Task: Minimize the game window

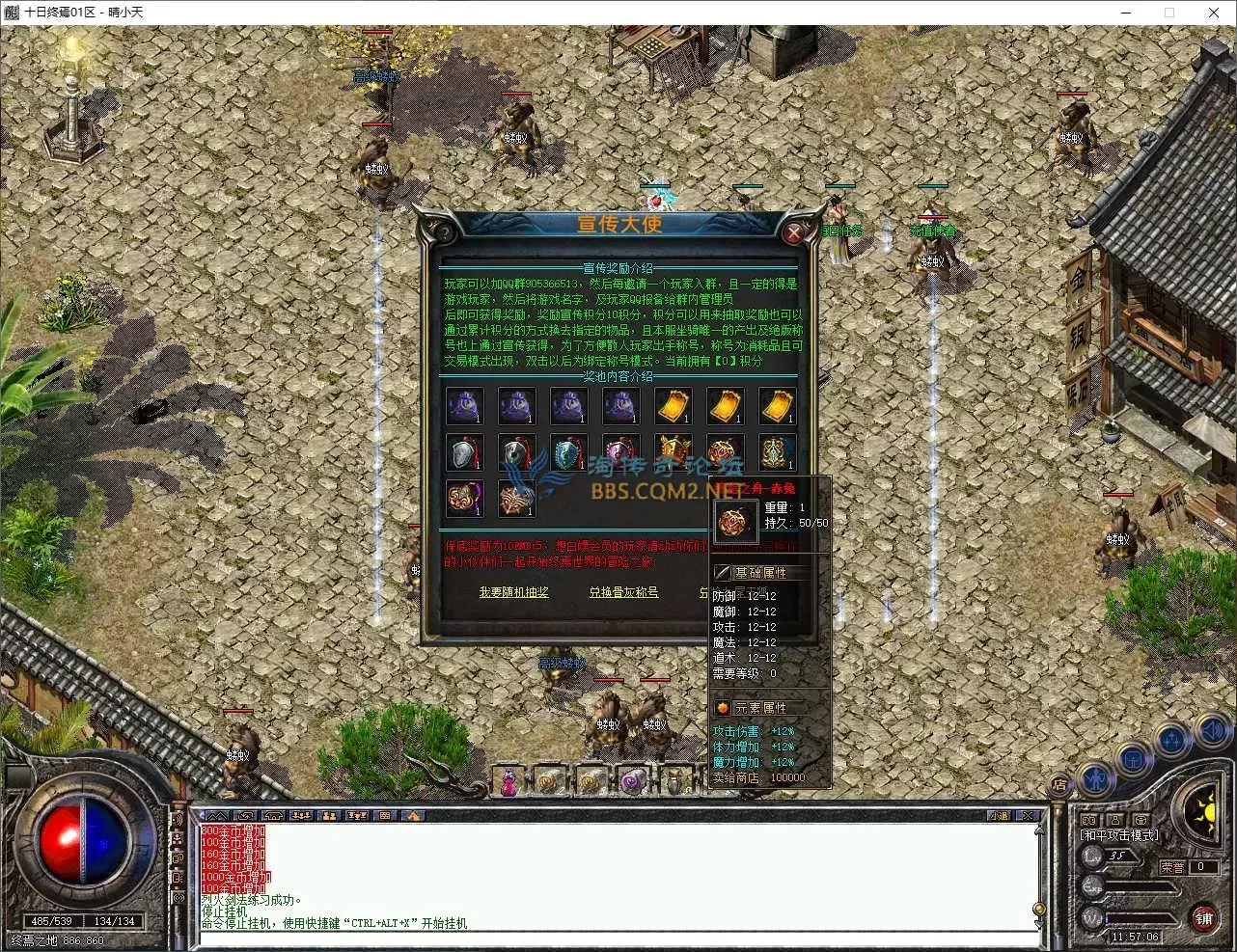Action: tap(1125, 13)
